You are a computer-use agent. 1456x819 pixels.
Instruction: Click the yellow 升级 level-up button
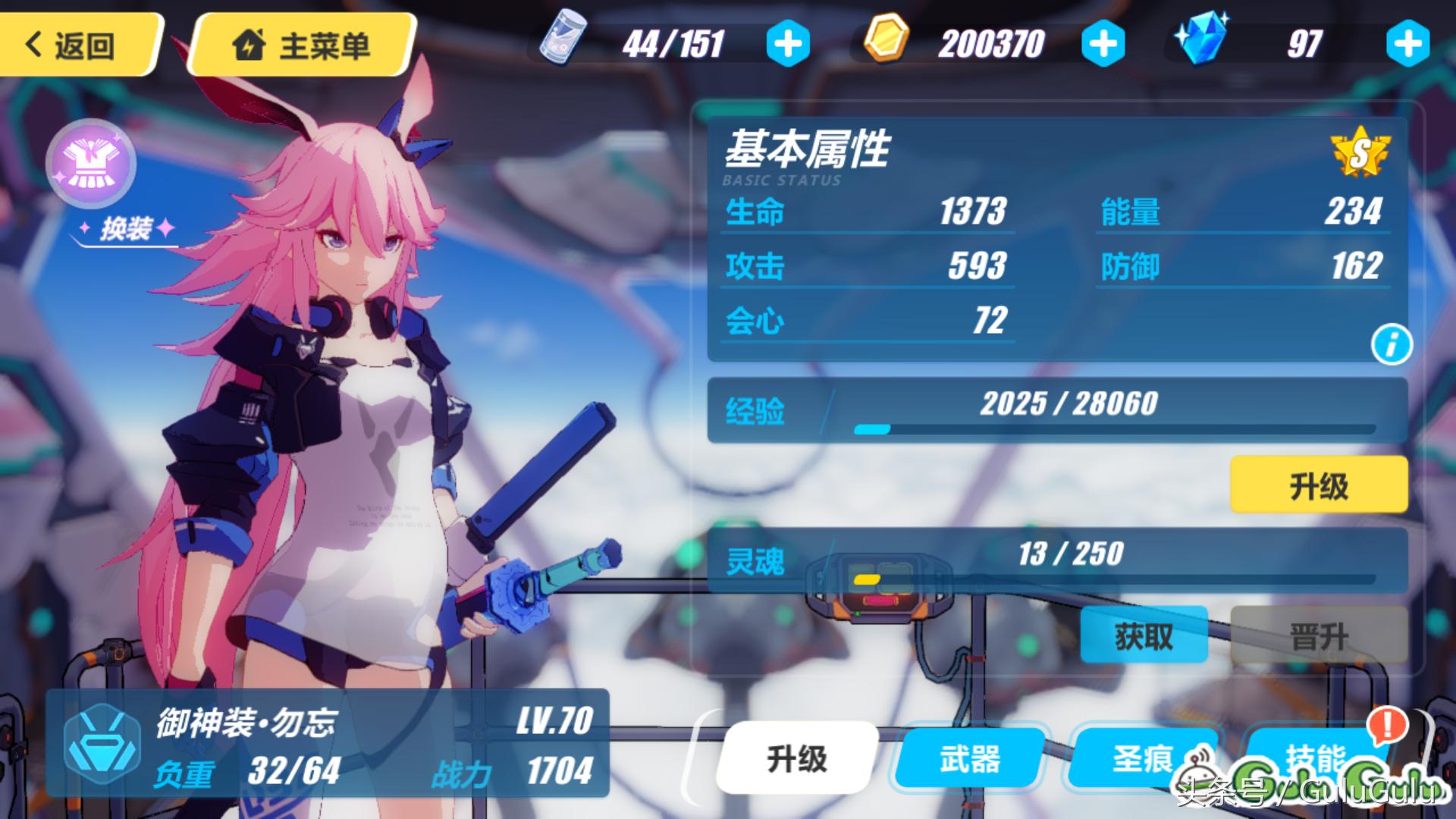1318,485
